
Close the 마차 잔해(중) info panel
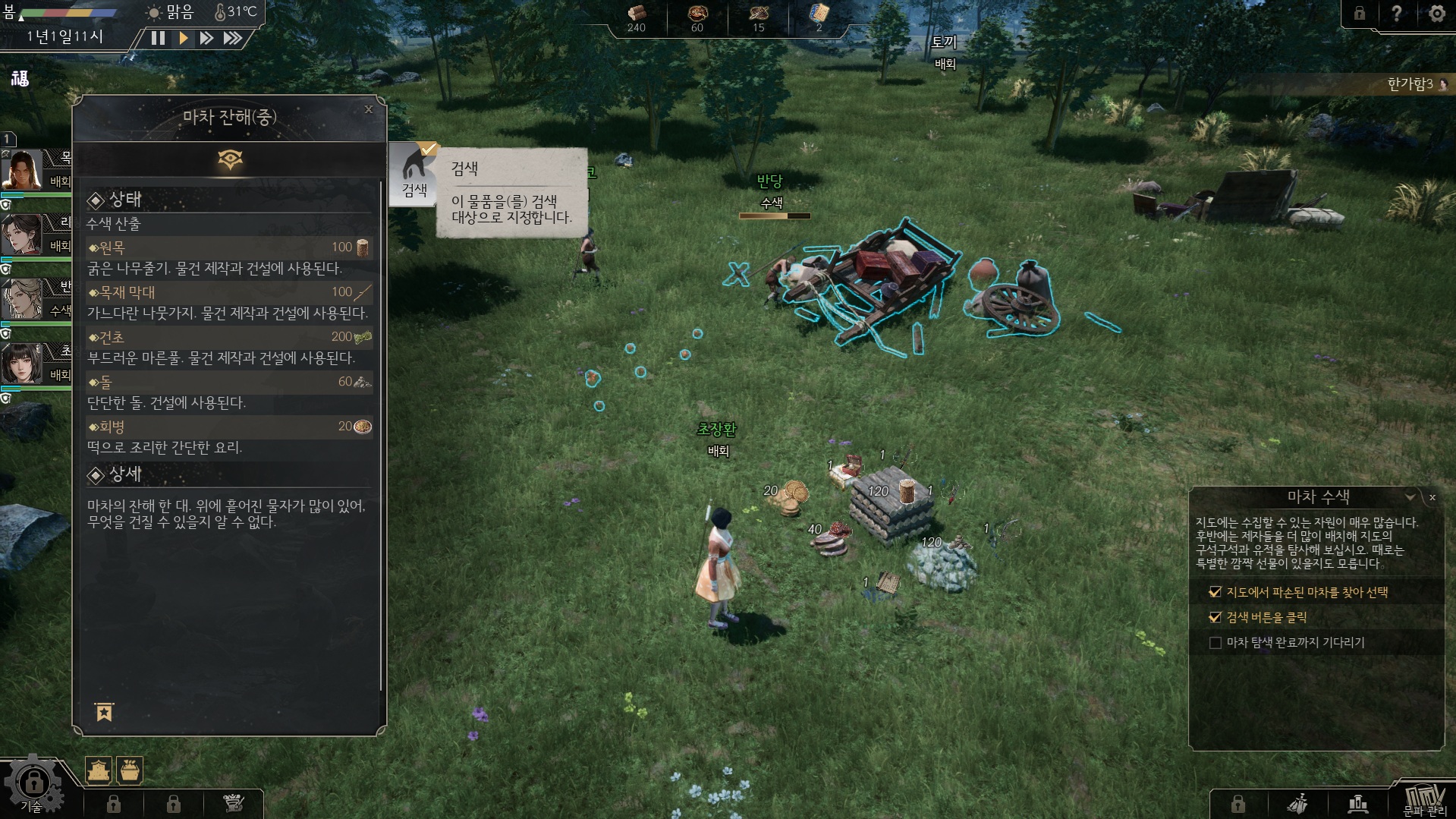tap(369, 109)
